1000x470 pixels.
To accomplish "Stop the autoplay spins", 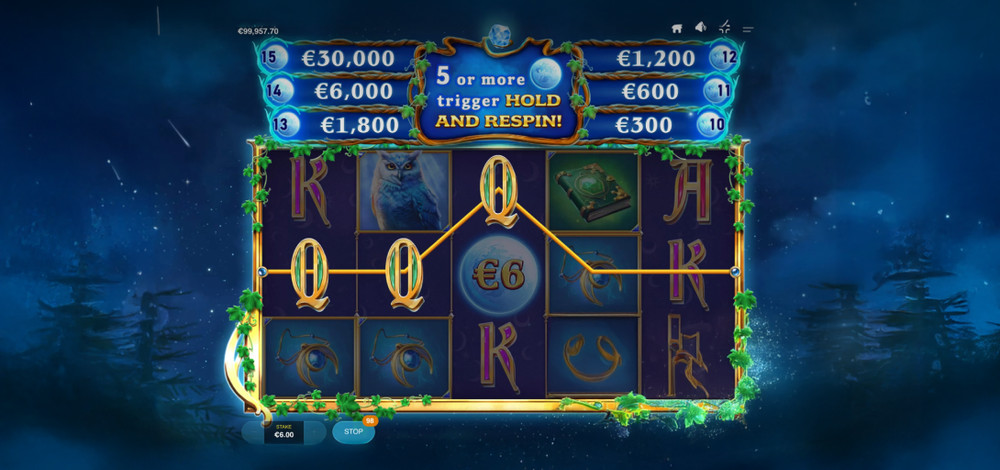I will click(353, 432).
